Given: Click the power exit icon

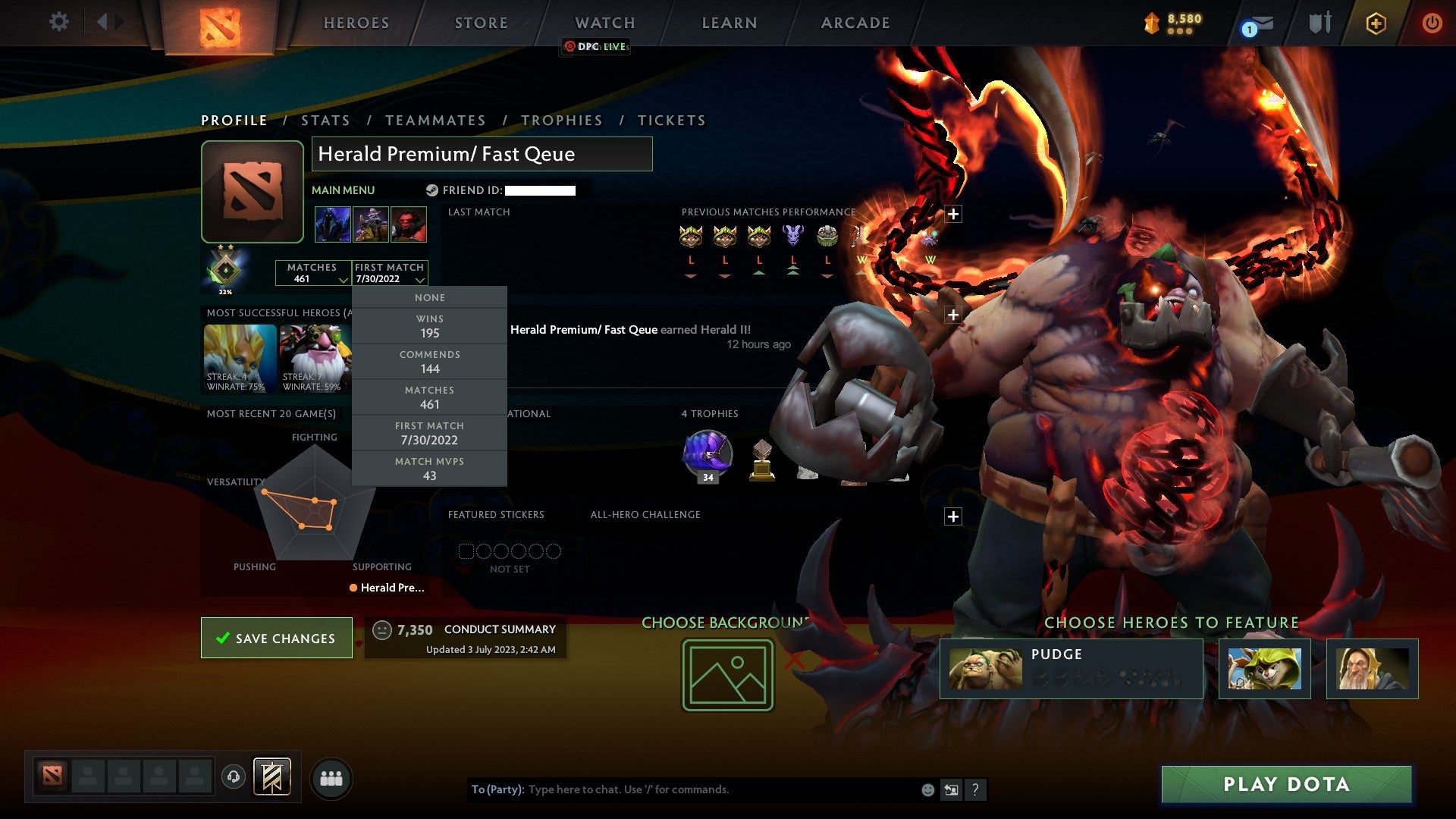Looking at the screenshot, I should tap(1432, 23).
